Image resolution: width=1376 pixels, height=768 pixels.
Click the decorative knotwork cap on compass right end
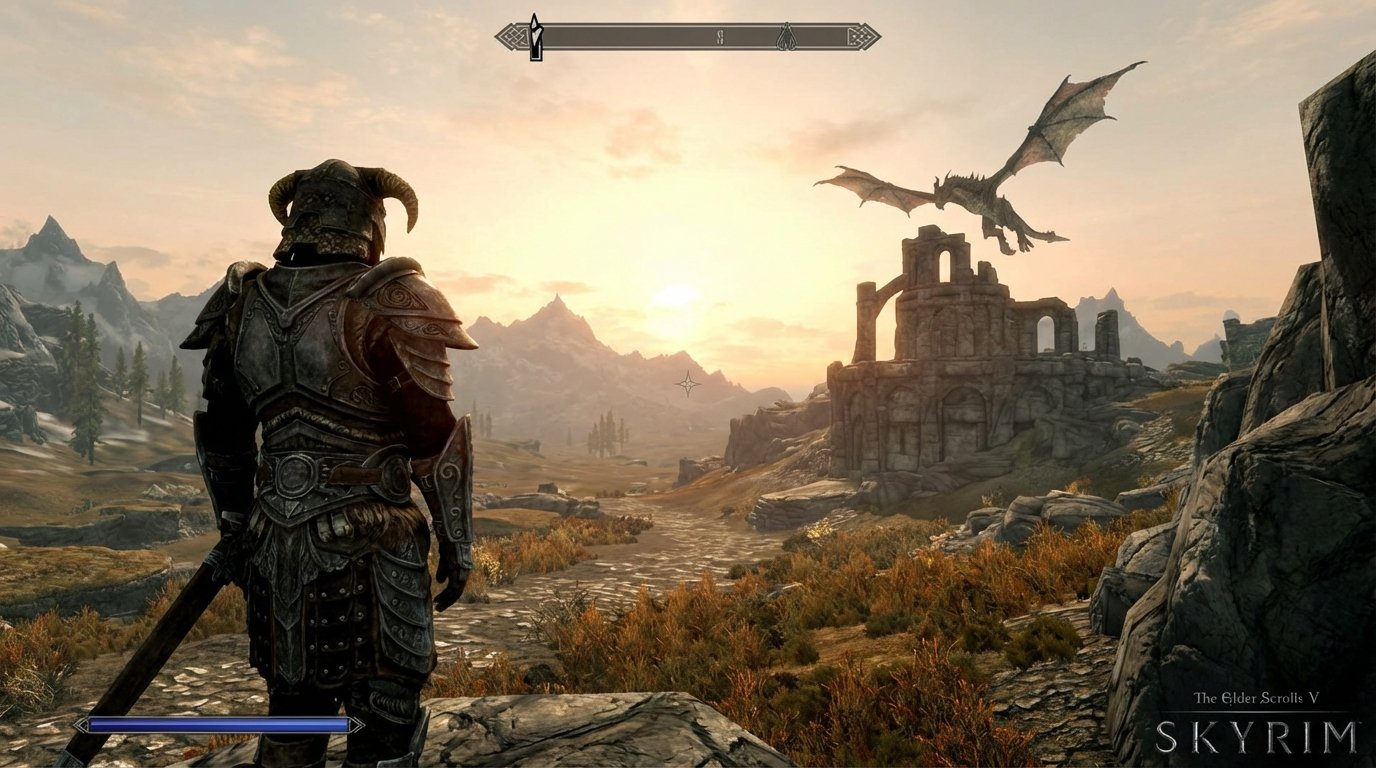[862, 35]
